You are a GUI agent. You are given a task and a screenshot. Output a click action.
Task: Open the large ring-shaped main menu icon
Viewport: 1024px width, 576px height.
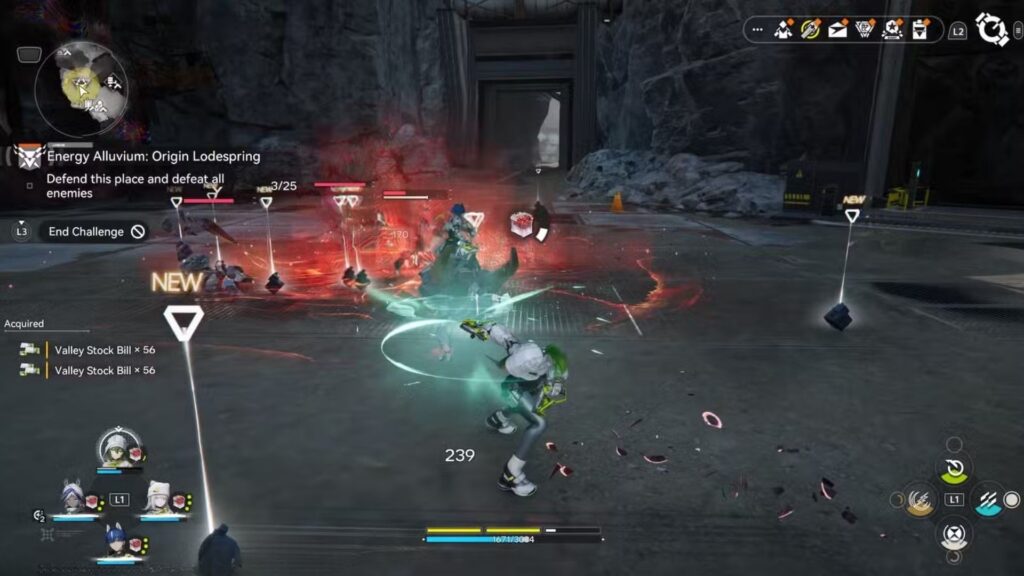pos(991,29)
